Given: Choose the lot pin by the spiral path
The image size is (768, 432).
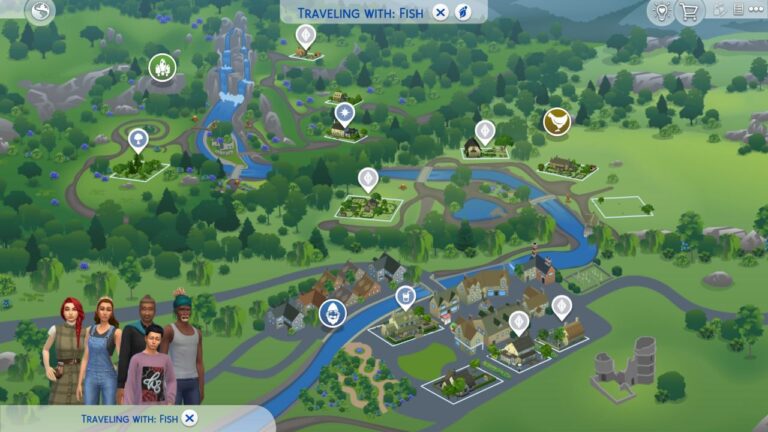Looking at the screenshot, I should coord(138,141).
